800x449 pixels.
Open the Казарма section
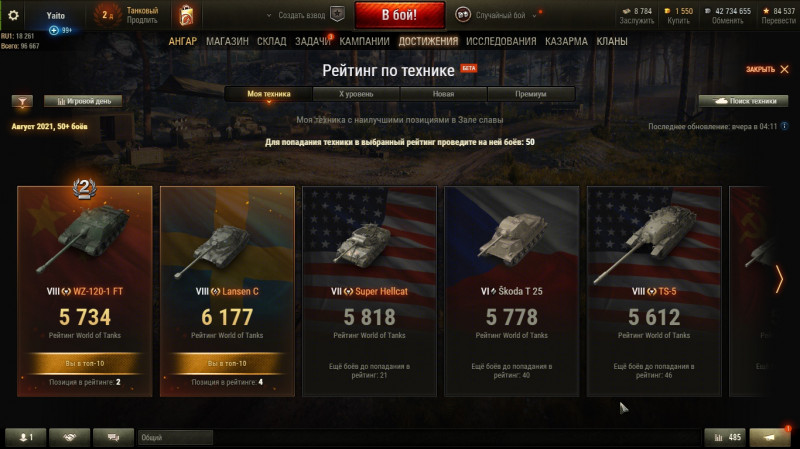[566, 42]
